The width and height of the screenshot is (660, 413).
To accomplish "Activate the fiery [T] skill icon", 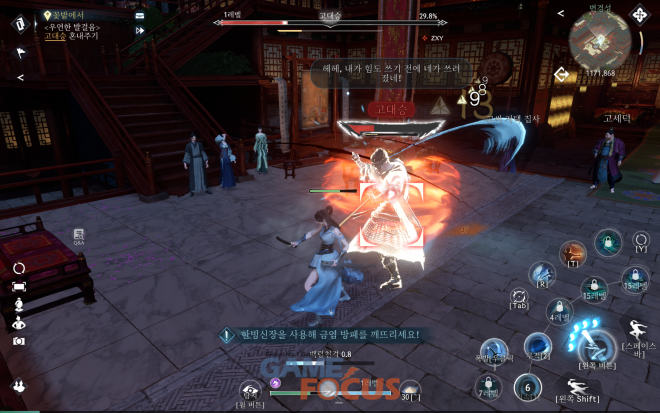I will (572, 253).
